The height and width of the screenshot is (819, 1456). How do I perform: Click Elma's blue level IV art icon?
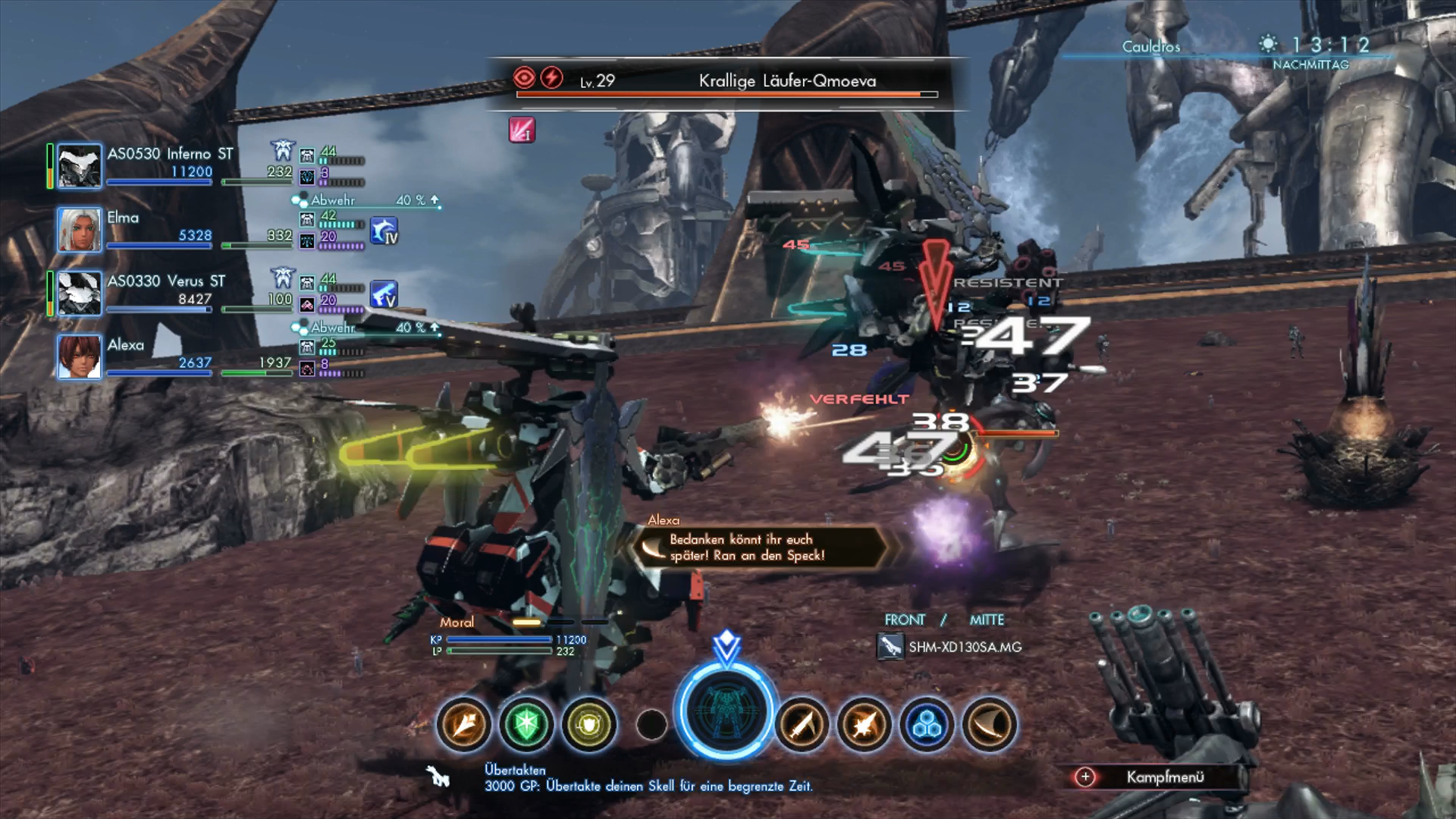384,231
